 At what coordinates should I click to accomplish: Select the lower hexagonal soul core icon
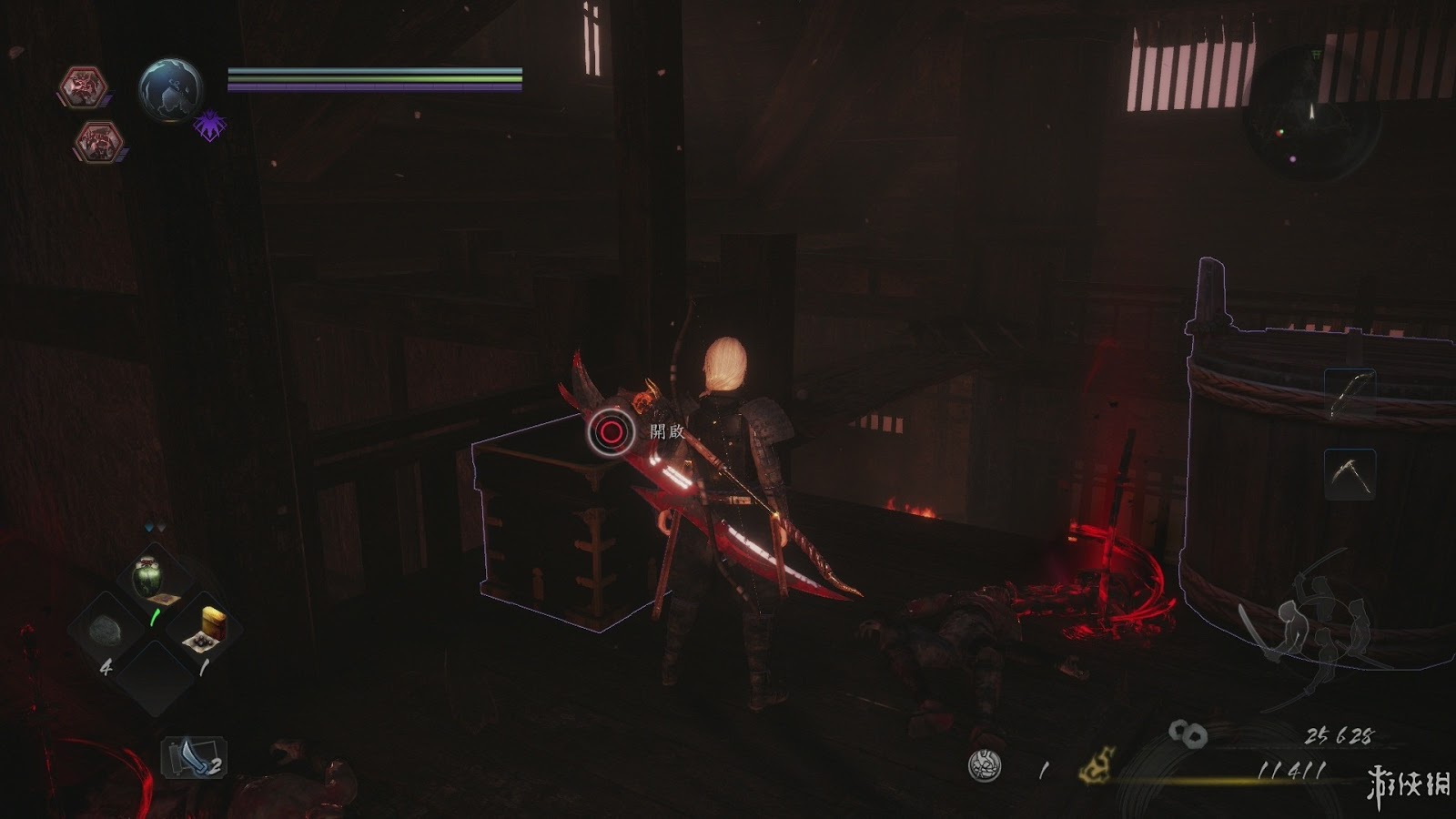pyautogui.click(x=98, y=141)
